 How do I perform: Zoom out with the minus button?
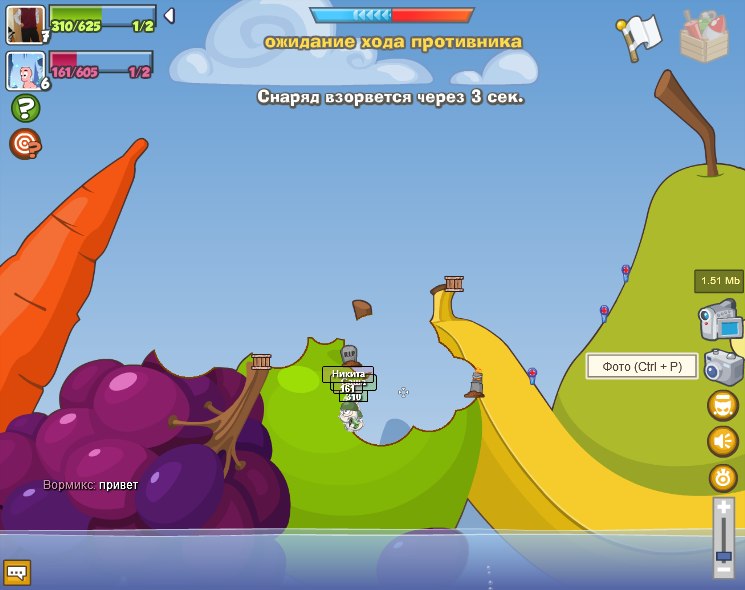(x=723, y=569)
